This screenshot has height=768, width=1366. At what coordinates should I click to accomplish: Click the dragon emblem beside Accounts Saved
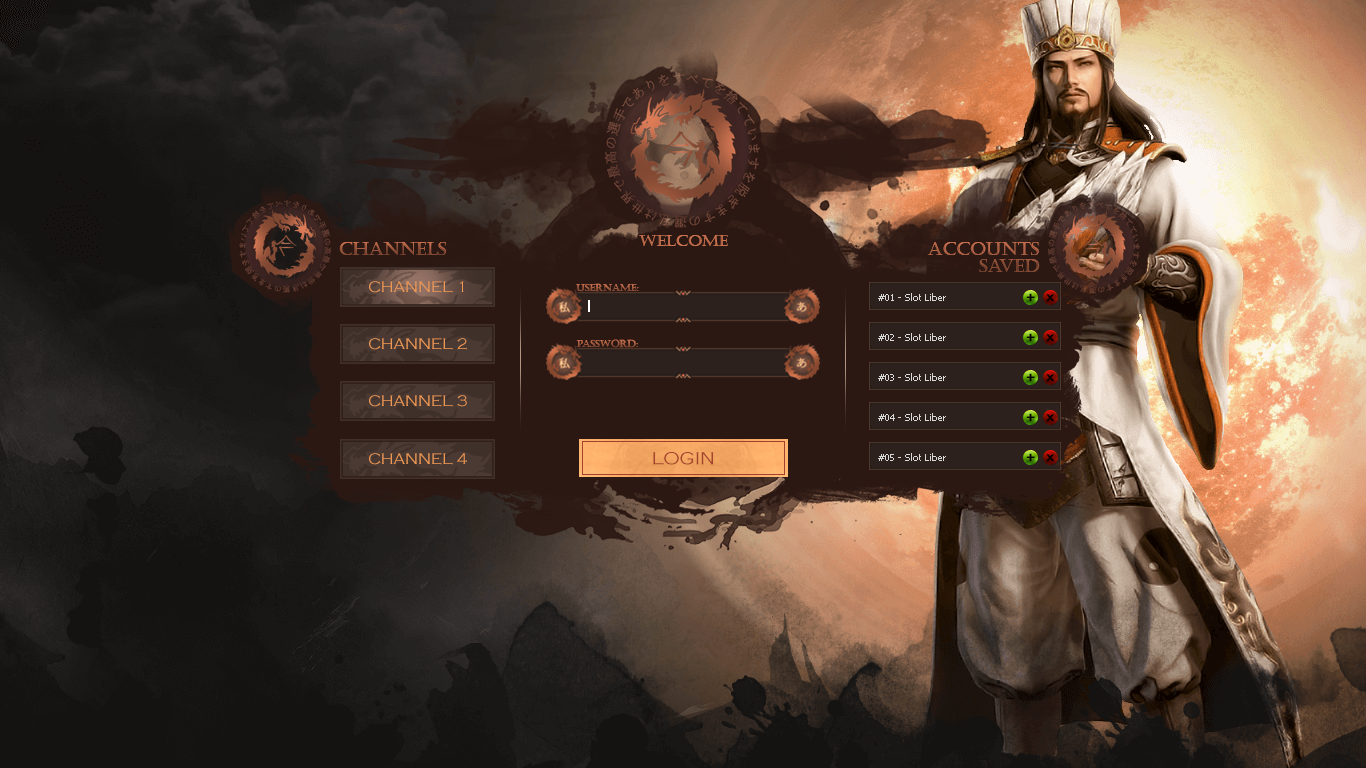(1095, 245)
